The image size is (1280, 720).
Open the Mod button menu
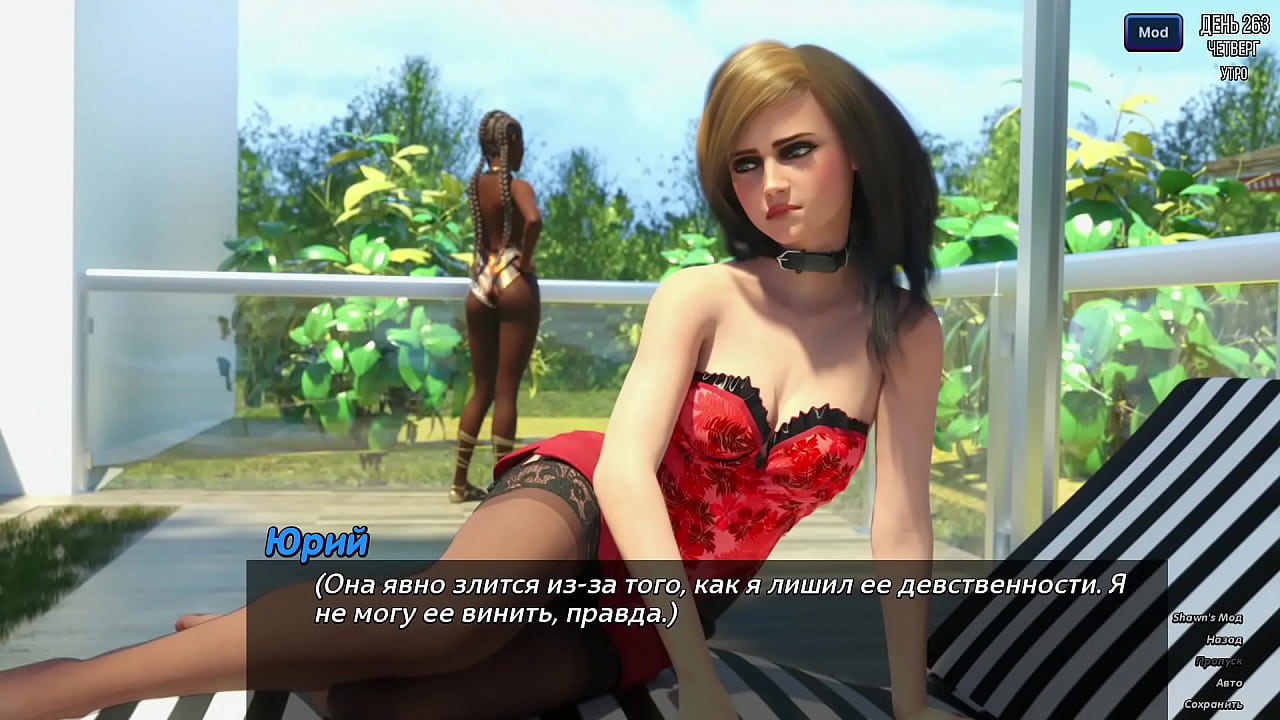pyautogui.click(x=1153, y=33)
